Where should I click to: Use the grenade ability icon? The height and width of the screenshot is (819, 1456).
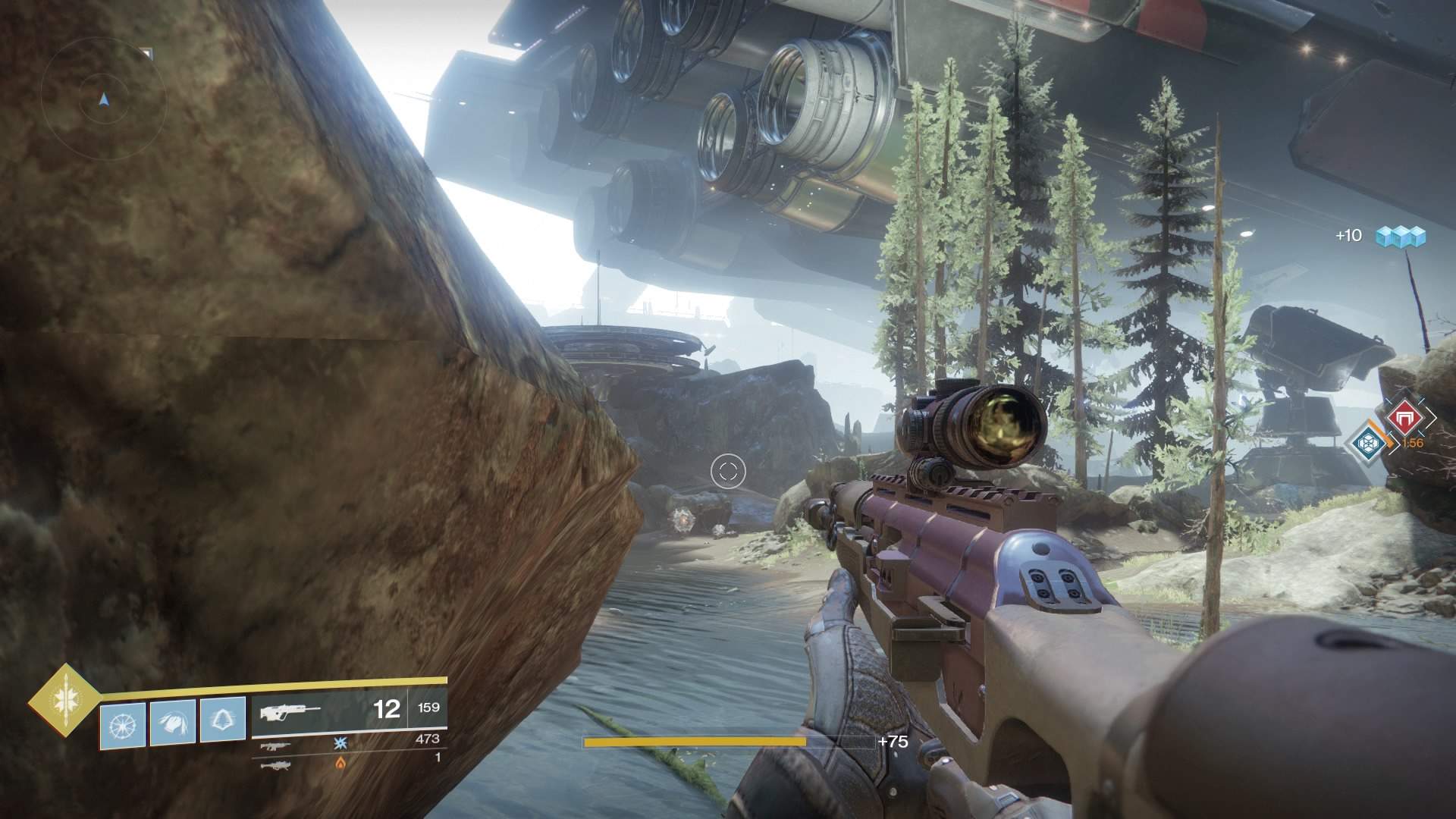[122, 720]
